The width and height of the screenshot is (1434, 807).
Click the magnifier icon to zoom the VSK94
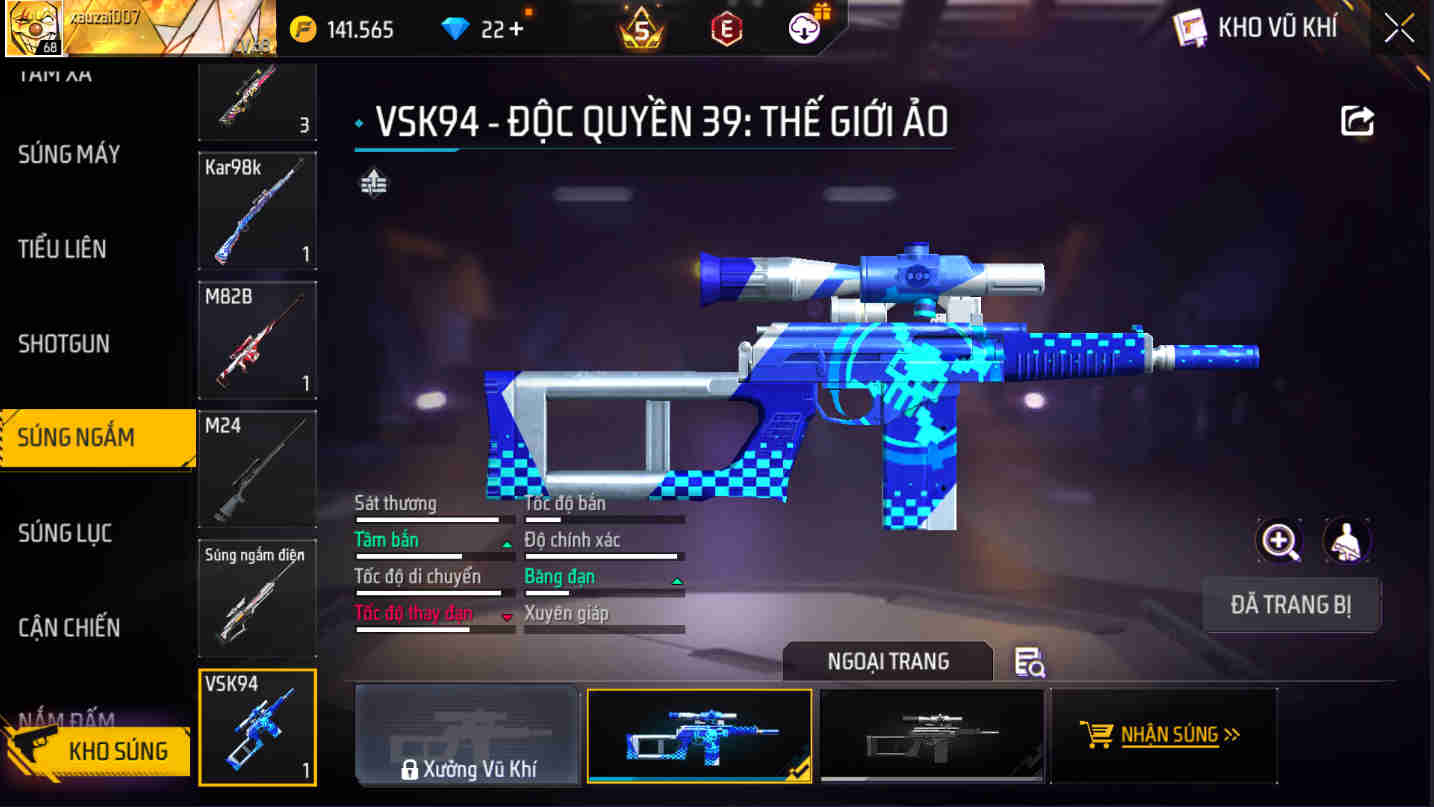[1279, 541]
